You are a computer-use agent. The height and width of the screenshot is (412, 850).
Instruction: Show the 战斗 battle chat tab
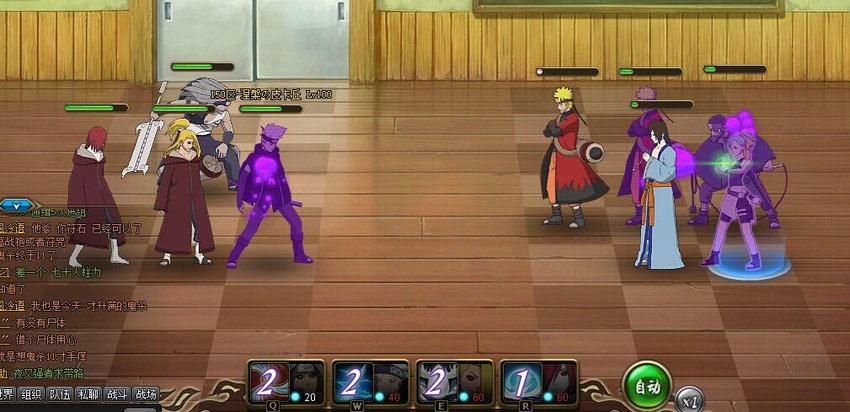[x=117, y=395]
